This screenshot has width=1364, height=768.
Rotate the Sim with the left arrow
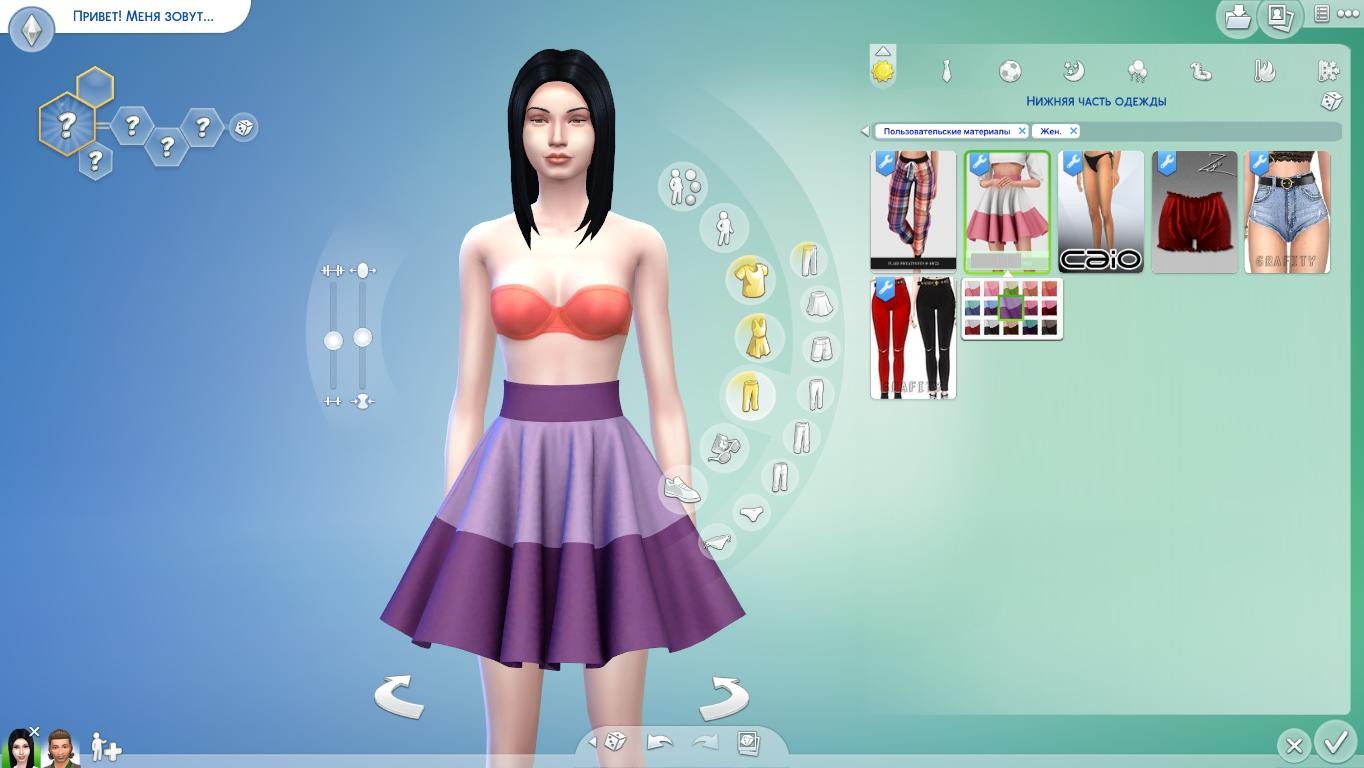tap(399, 696)
